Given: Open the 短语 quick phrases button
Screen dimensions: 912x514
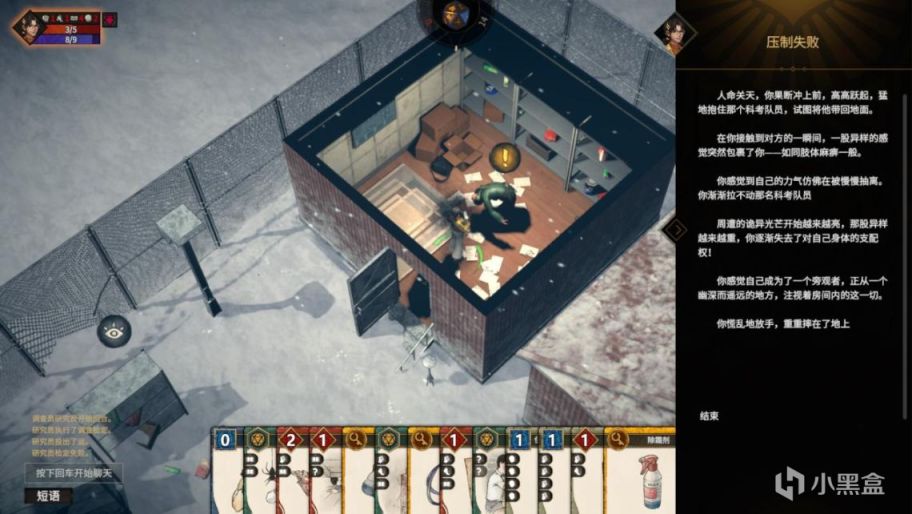Looking at the screenshot, I should click(x=48, y=494).
